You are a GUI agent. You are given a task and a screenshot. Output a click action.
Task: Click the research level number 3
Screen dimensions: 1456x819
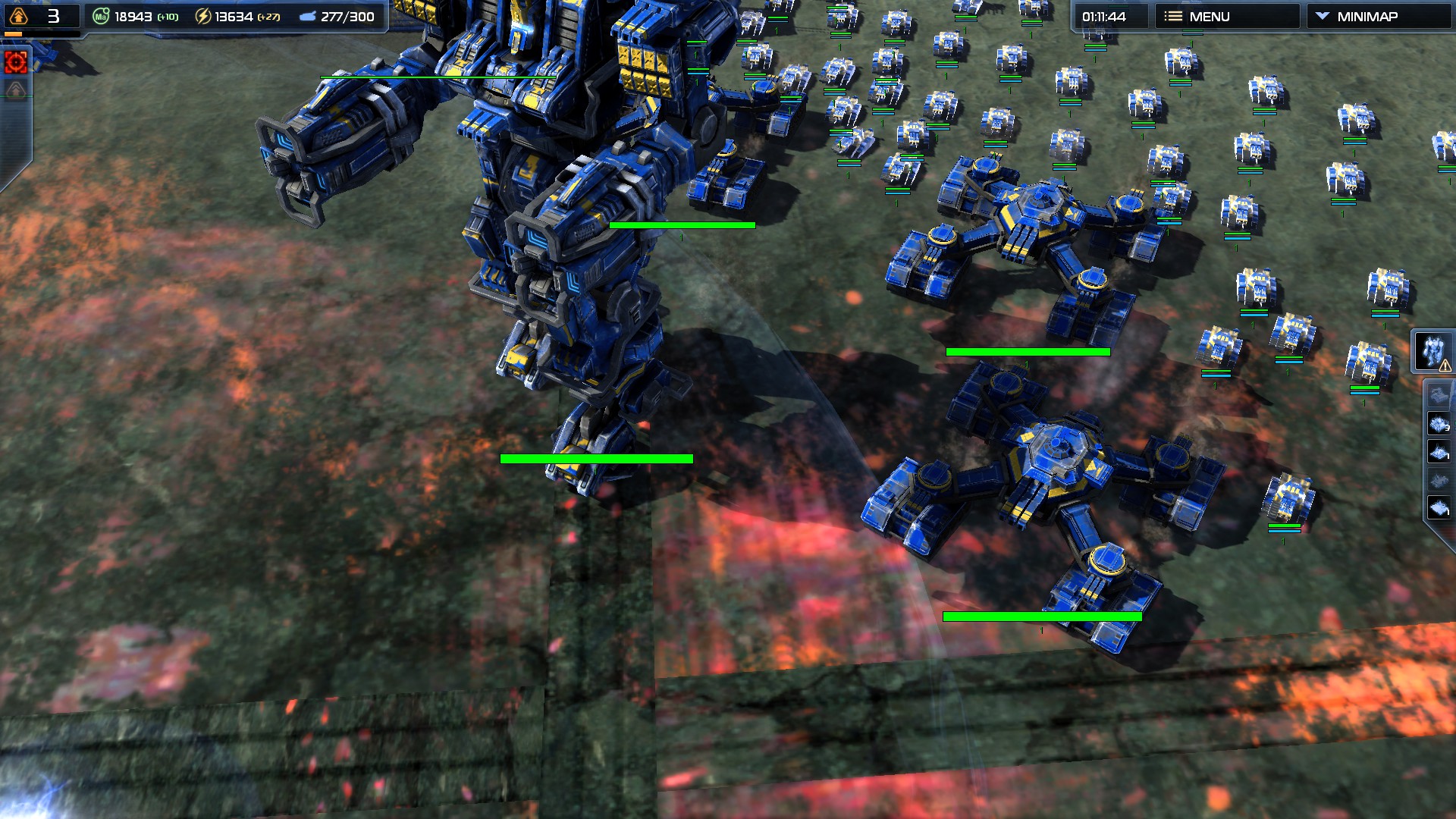pyautogui.click(x=55, y=17)
